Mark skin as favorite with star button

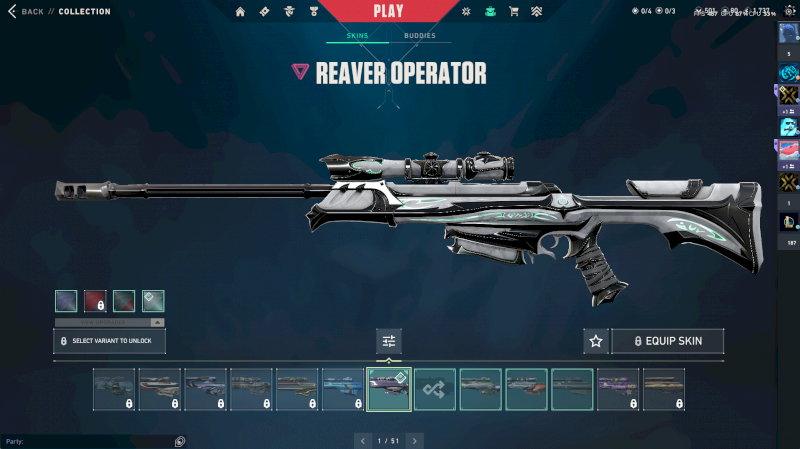click(596, 341)
